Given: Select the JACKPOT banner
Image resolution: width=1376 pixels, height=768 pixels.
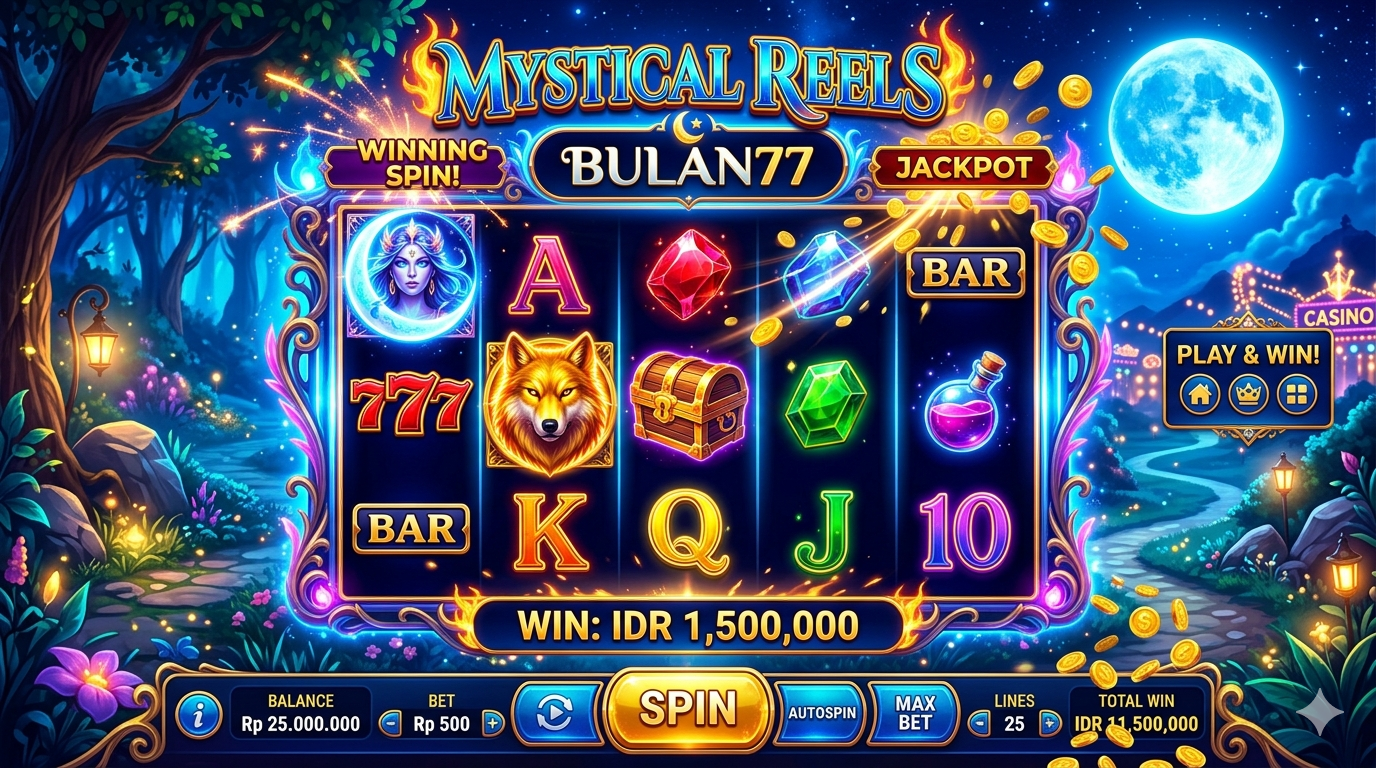Looking at the screenshot, I should 963,167.
